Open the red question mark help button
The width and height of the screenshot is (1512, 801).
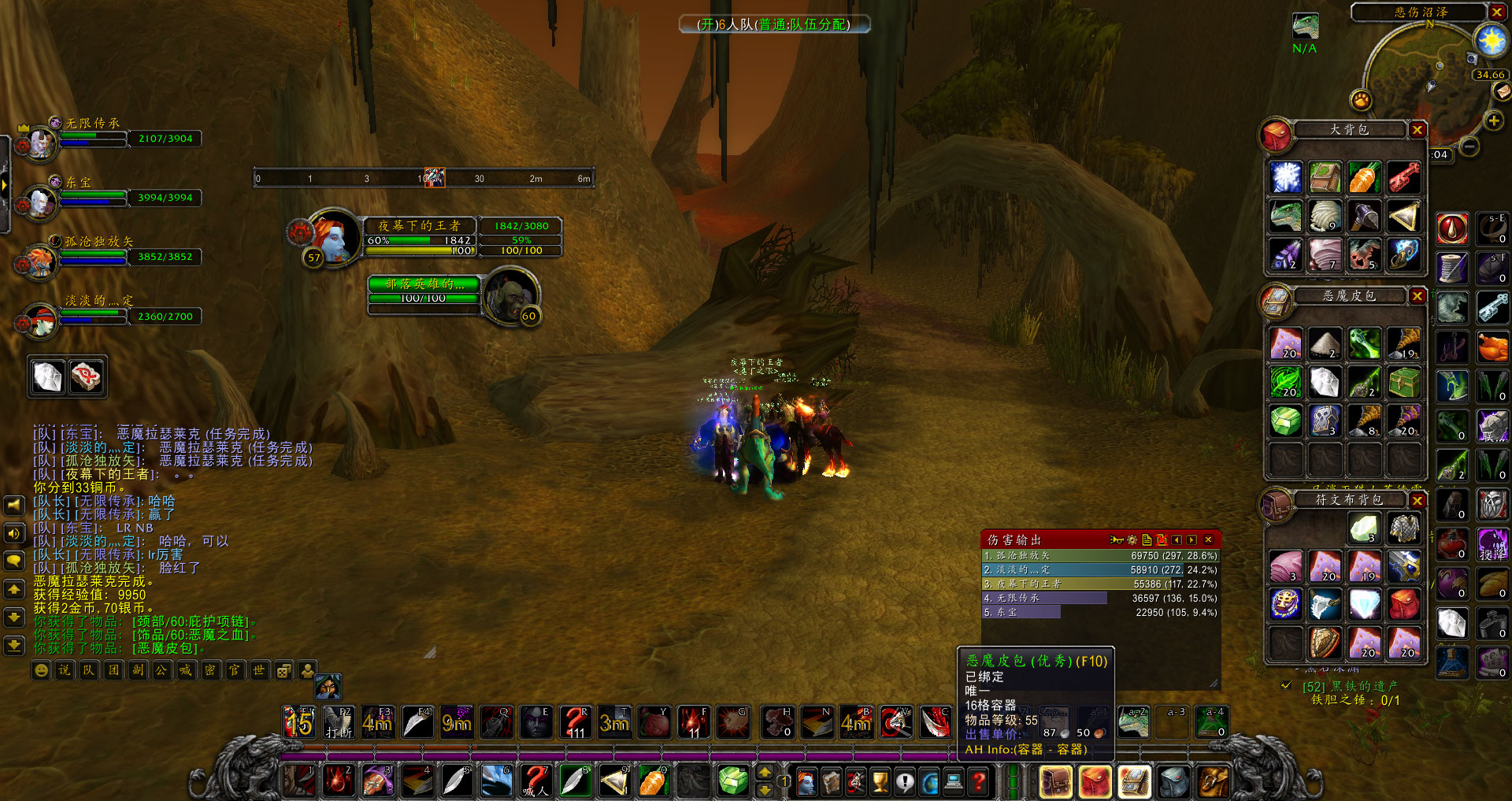[x=979, y=781]
